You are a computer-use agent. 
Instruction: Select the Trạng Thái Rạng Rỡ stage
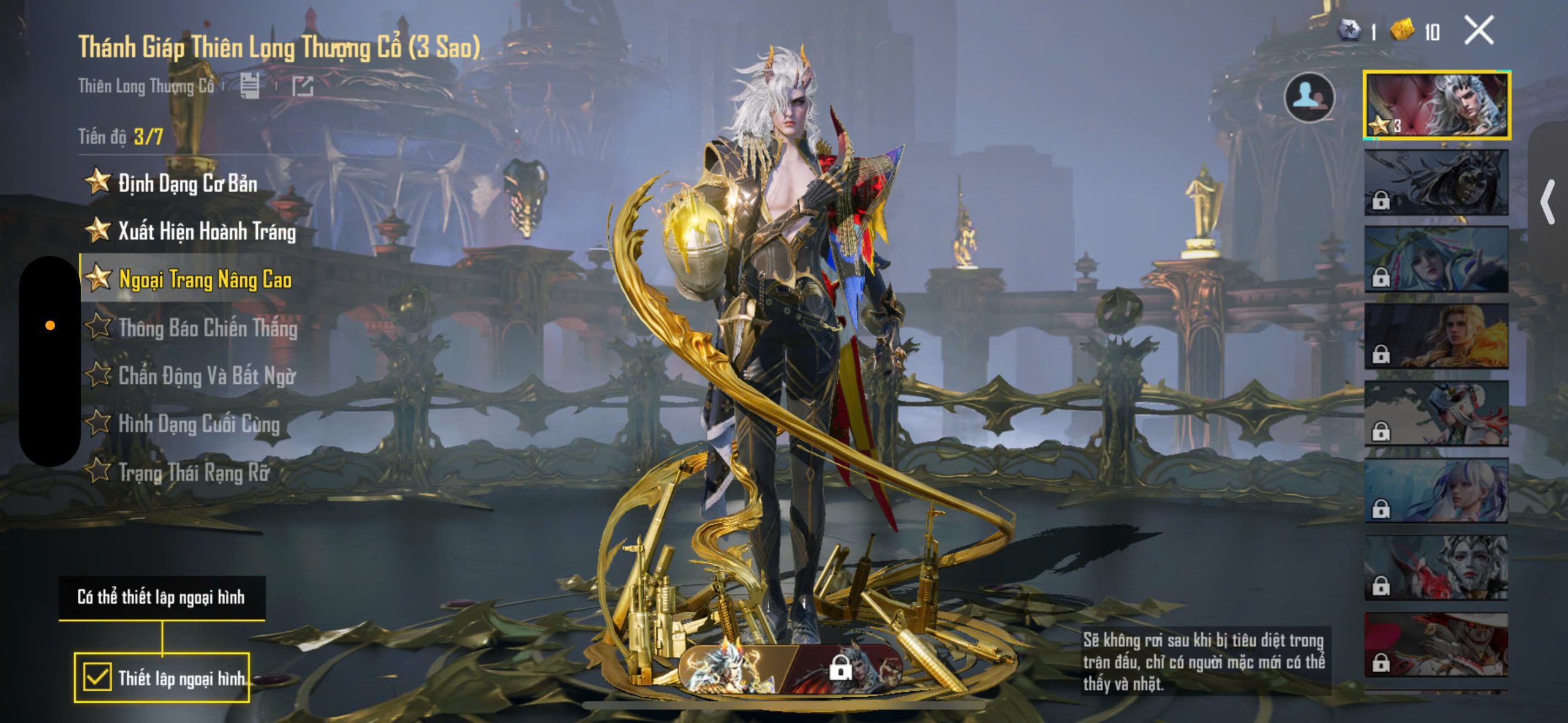point(193,472)
